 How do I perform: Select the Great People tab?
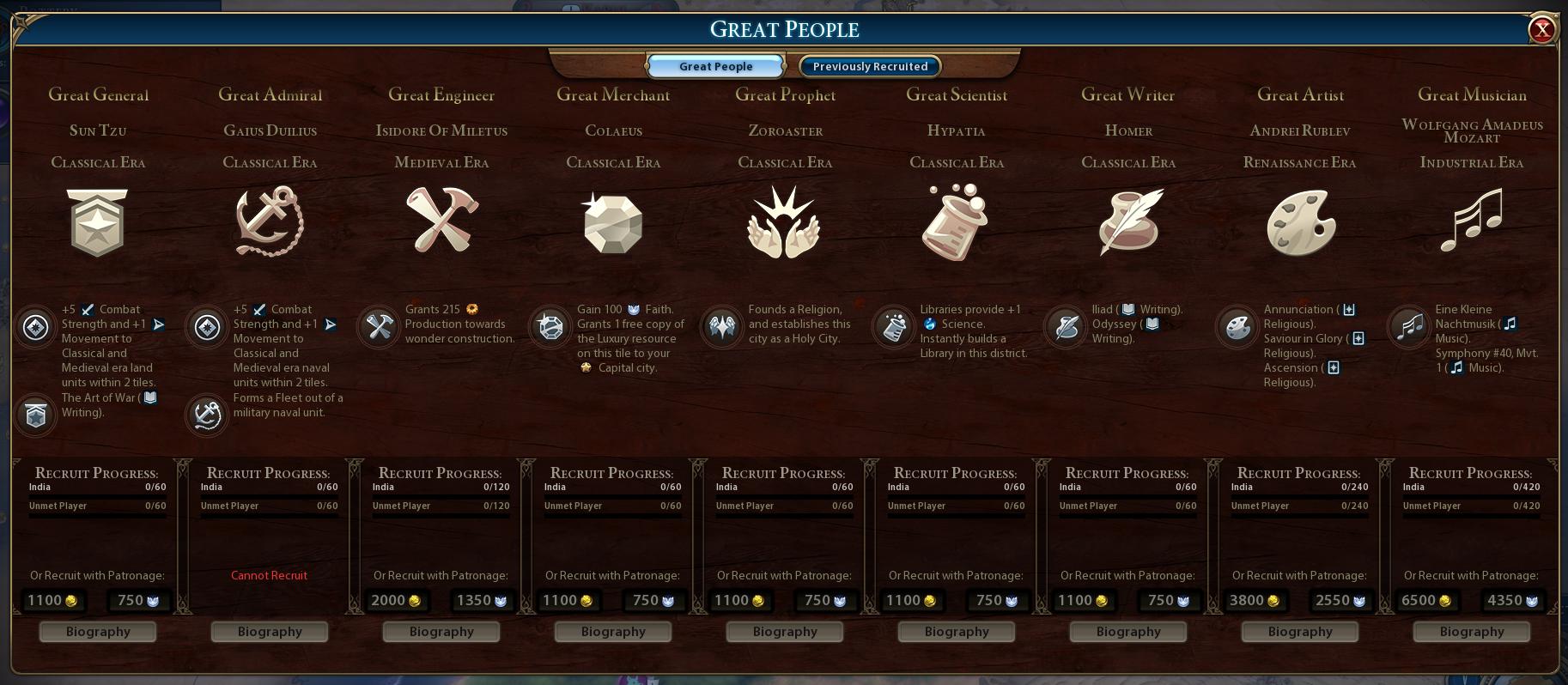coord(715,66)
